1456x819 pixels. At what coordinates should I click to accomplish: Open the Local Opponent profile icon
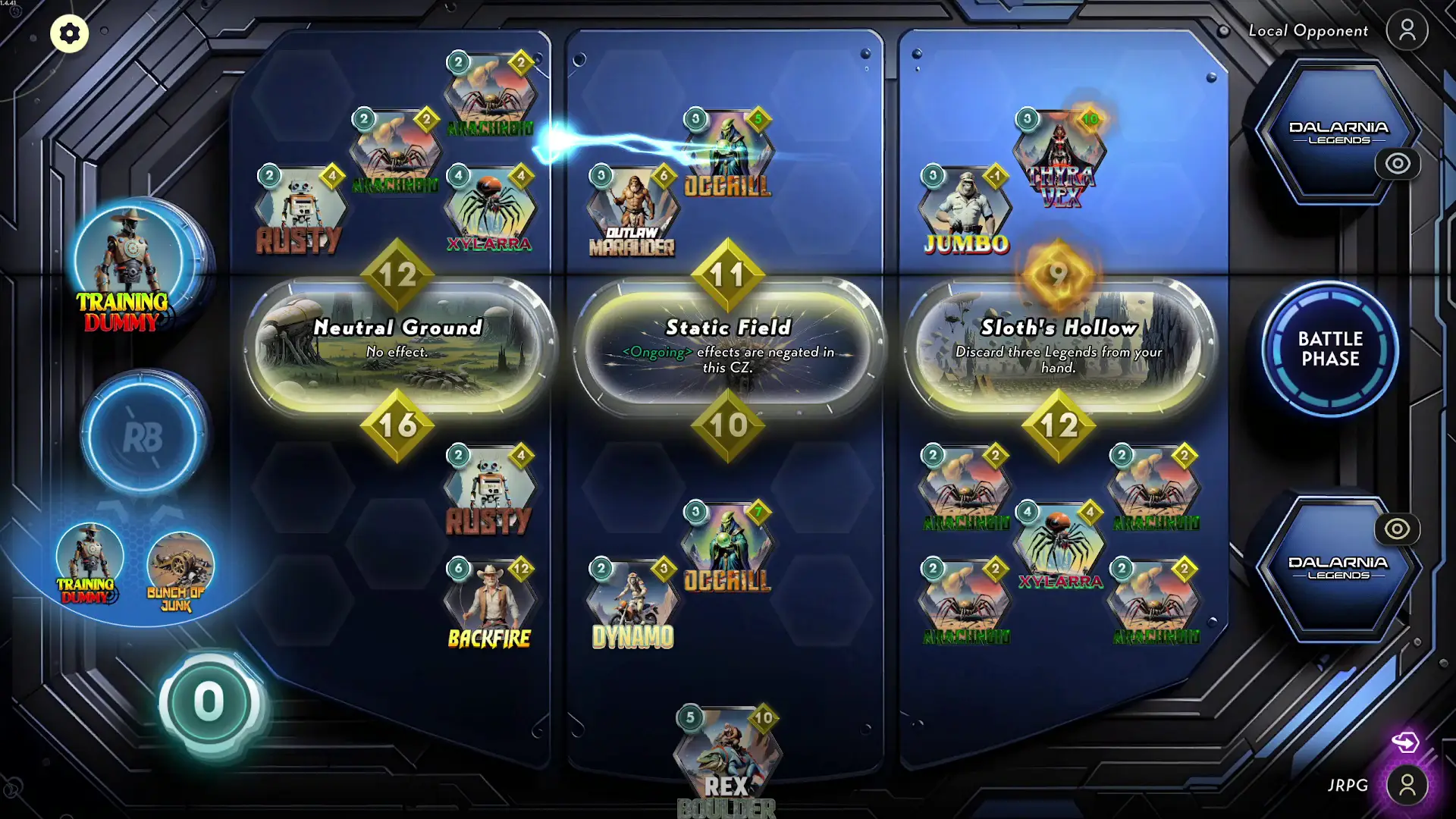(1407, 31)
